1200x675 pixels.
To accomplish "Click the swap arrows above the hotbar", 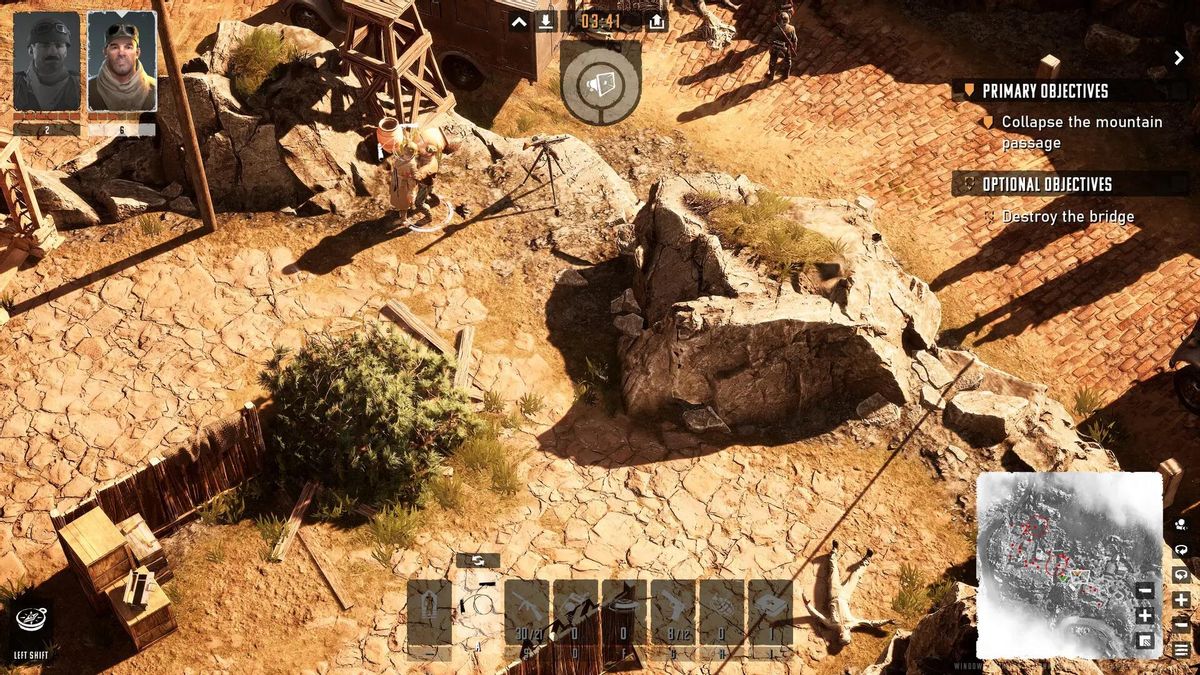I will 478,561.
